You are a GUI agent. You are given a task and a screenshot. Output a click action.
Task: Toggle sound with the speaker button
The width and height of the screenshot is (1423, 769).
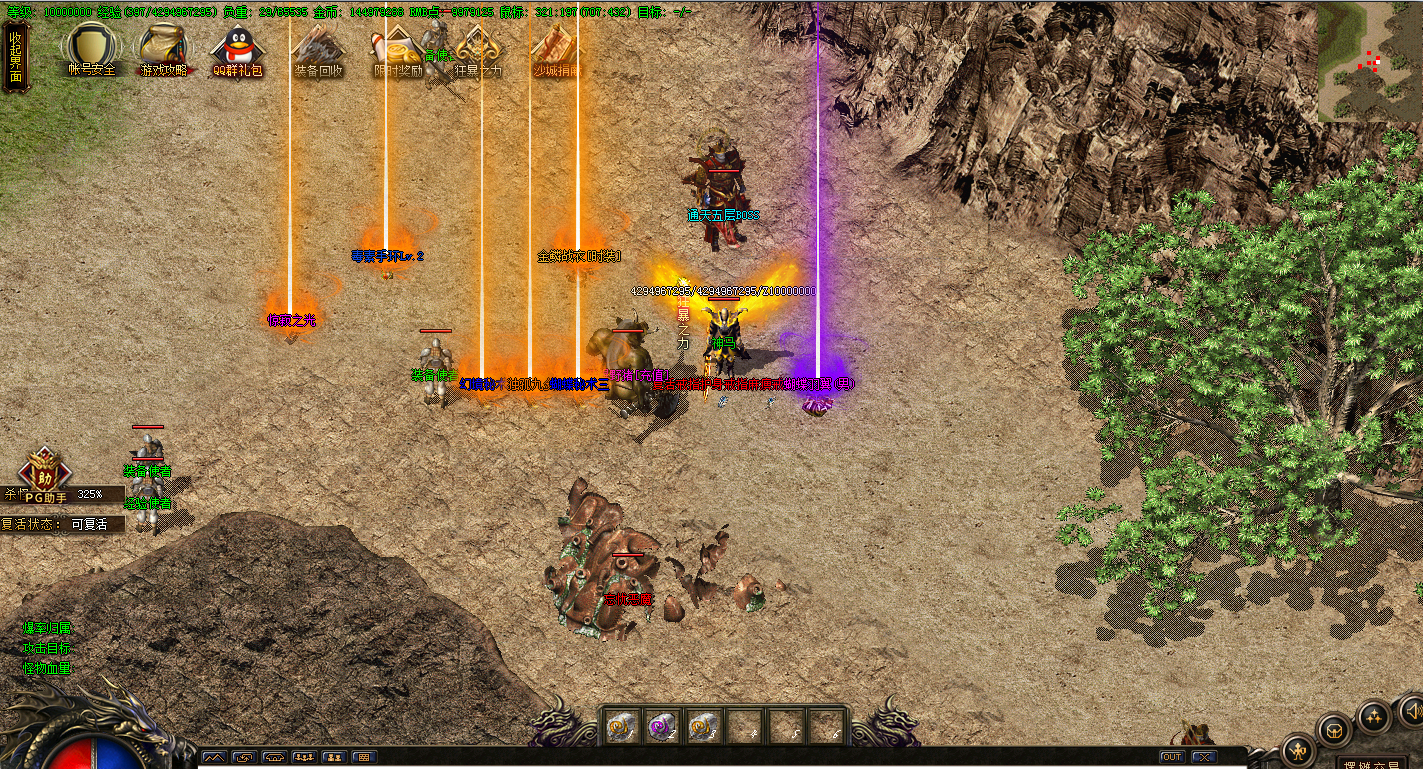(1411, 711)
